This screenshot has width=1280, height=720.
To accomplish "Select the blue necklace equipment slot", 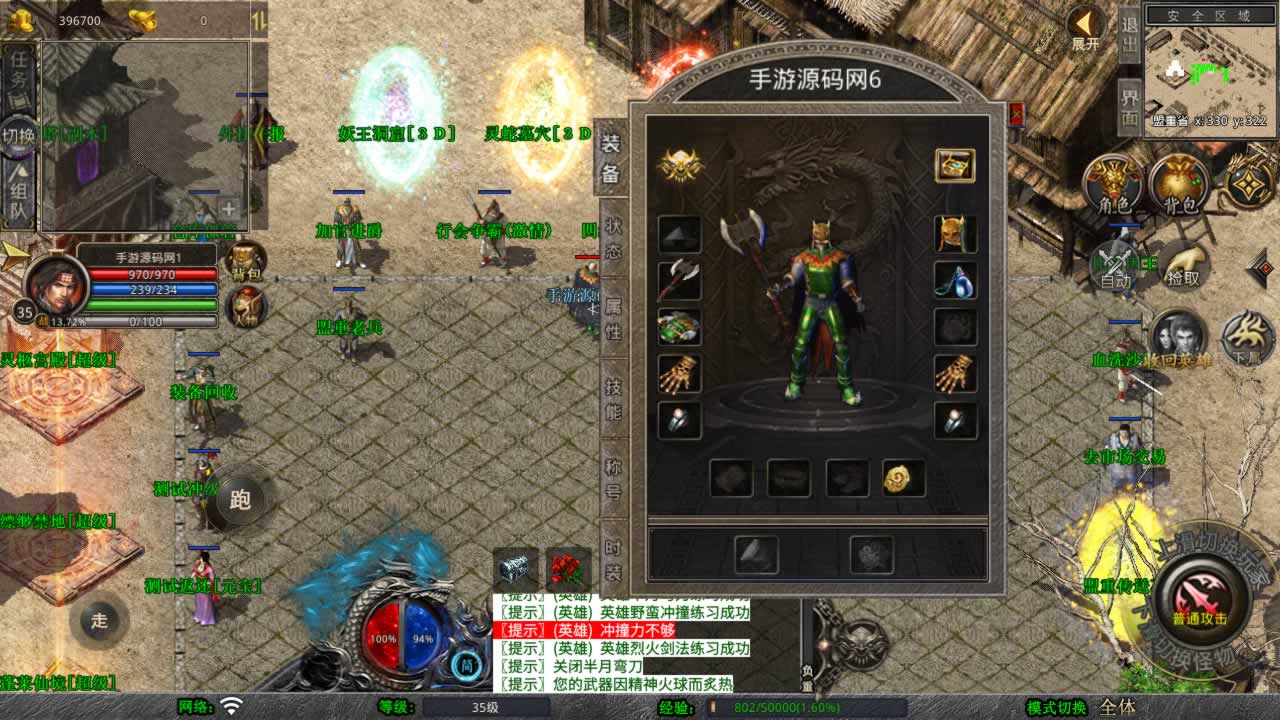I will pyautogui.click(x=955, y=281).
